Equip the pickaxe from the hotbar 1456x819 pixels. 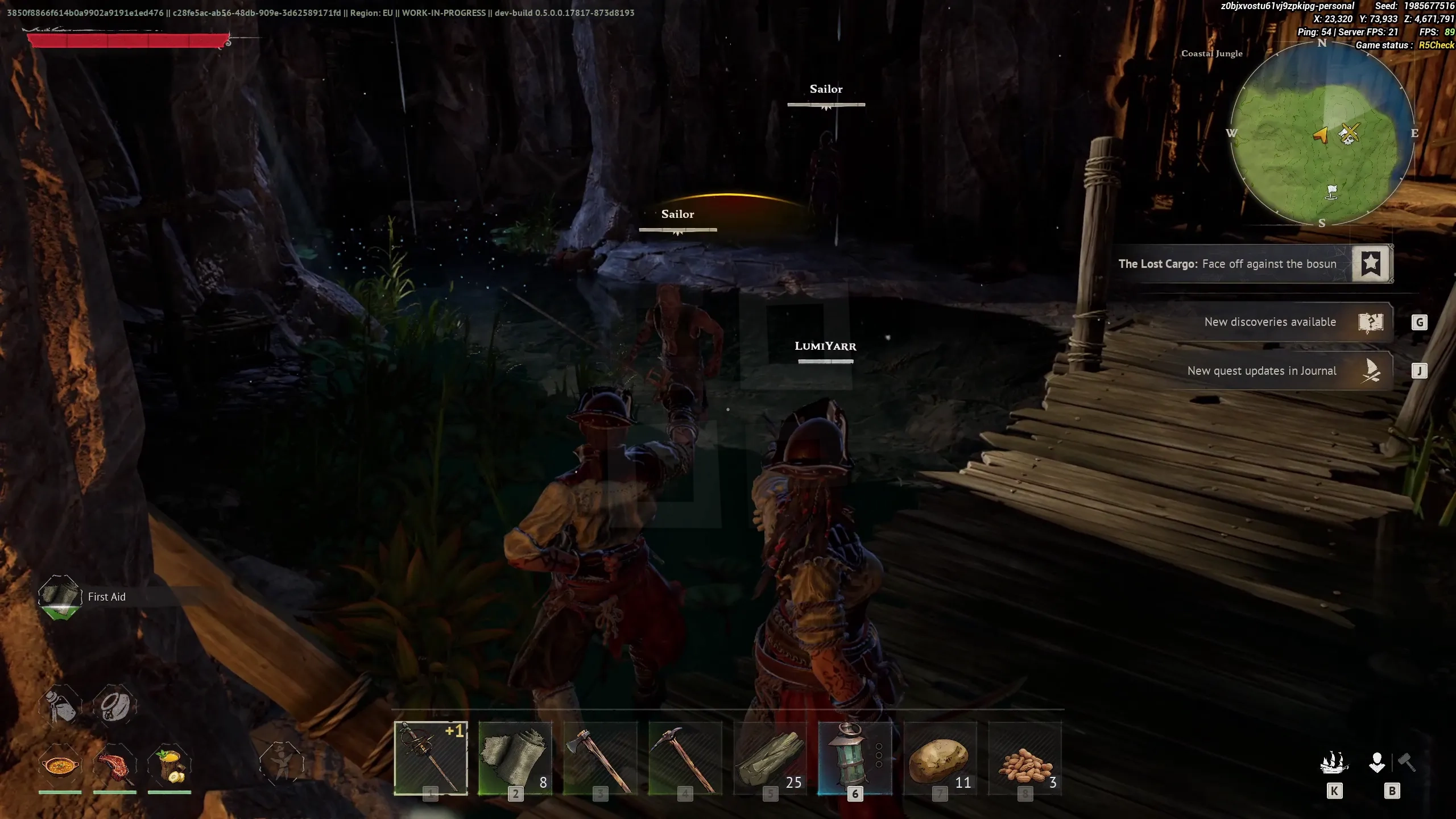685,758
